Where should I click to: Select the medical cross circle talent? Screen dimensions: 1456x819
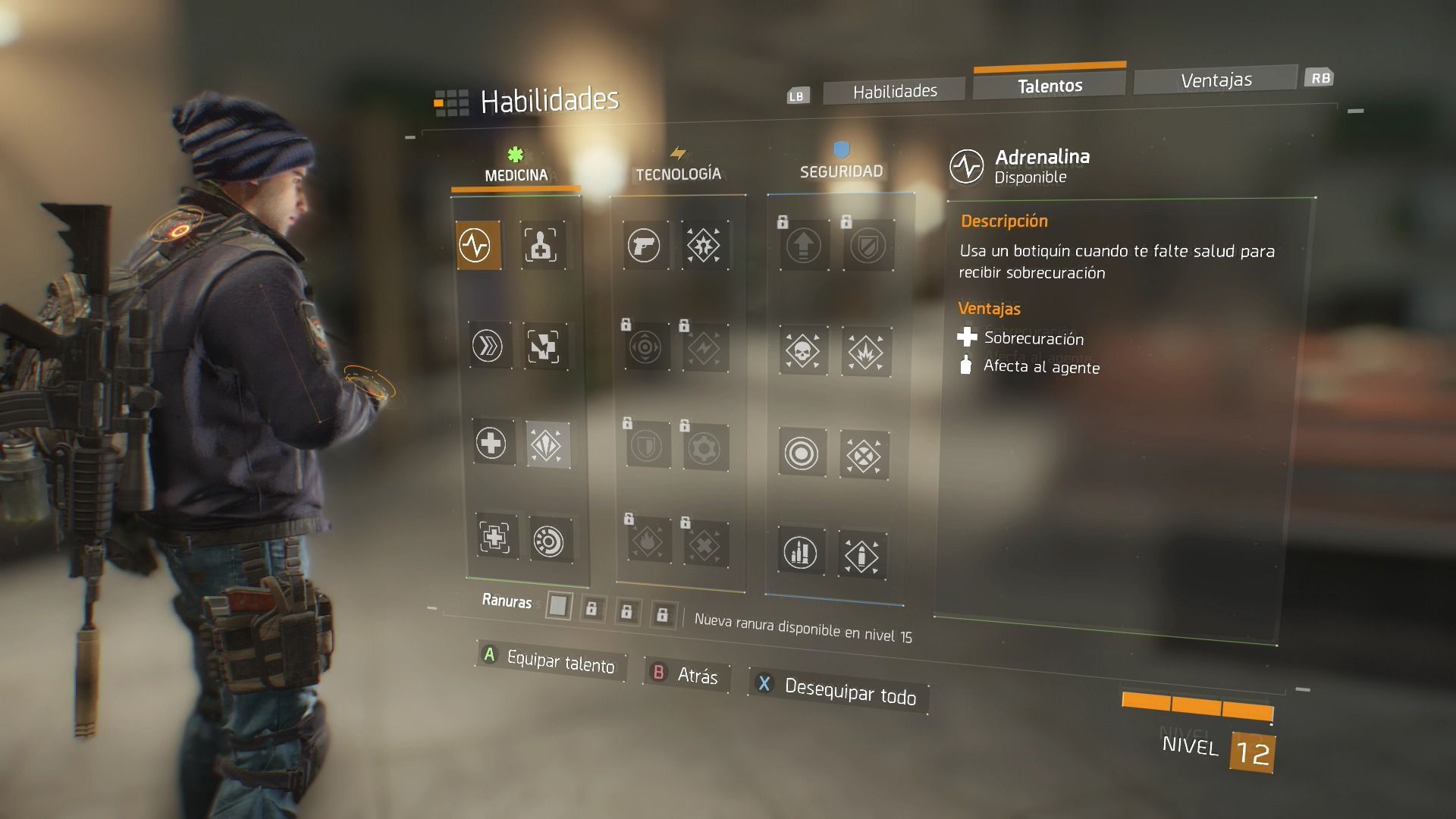(491, 443)
